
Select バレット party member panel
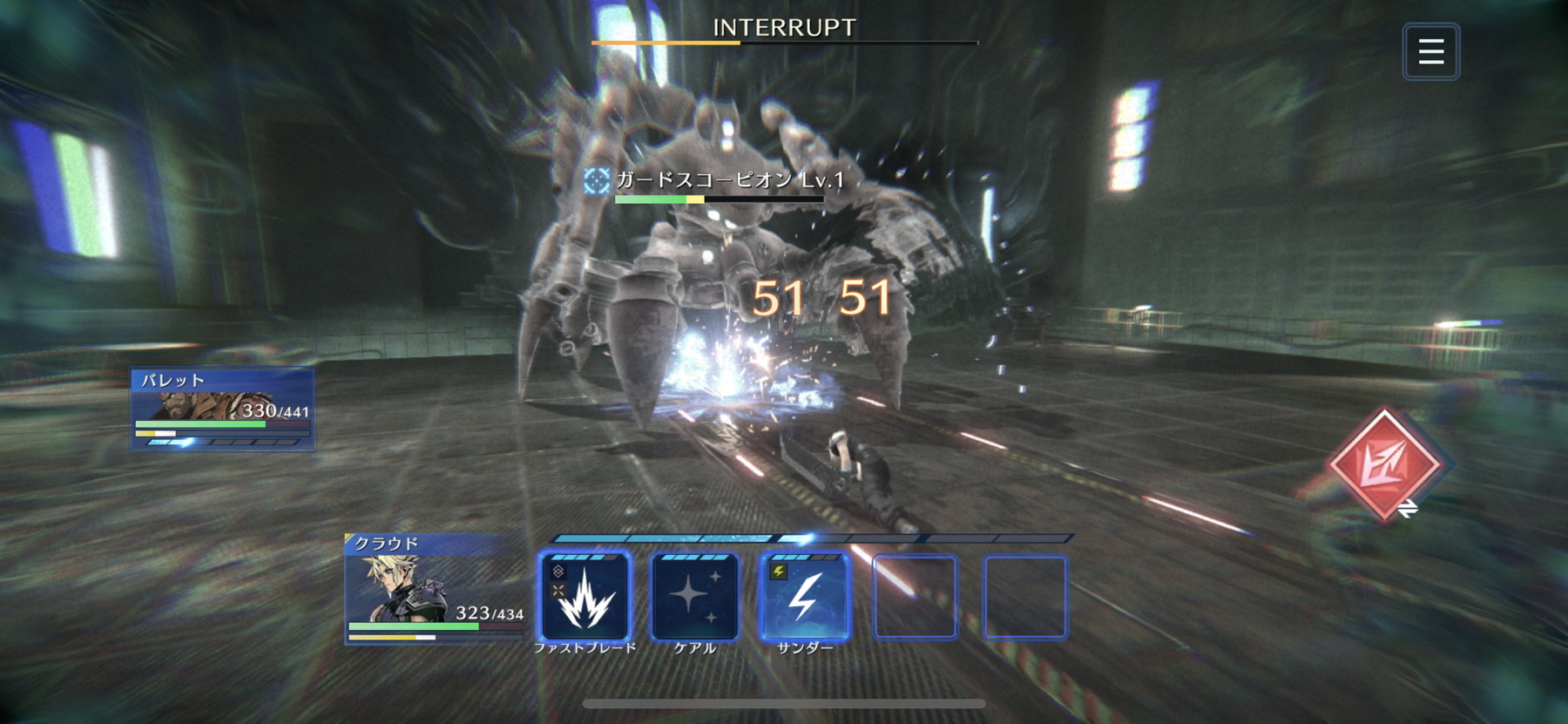(x=222, y=409)
